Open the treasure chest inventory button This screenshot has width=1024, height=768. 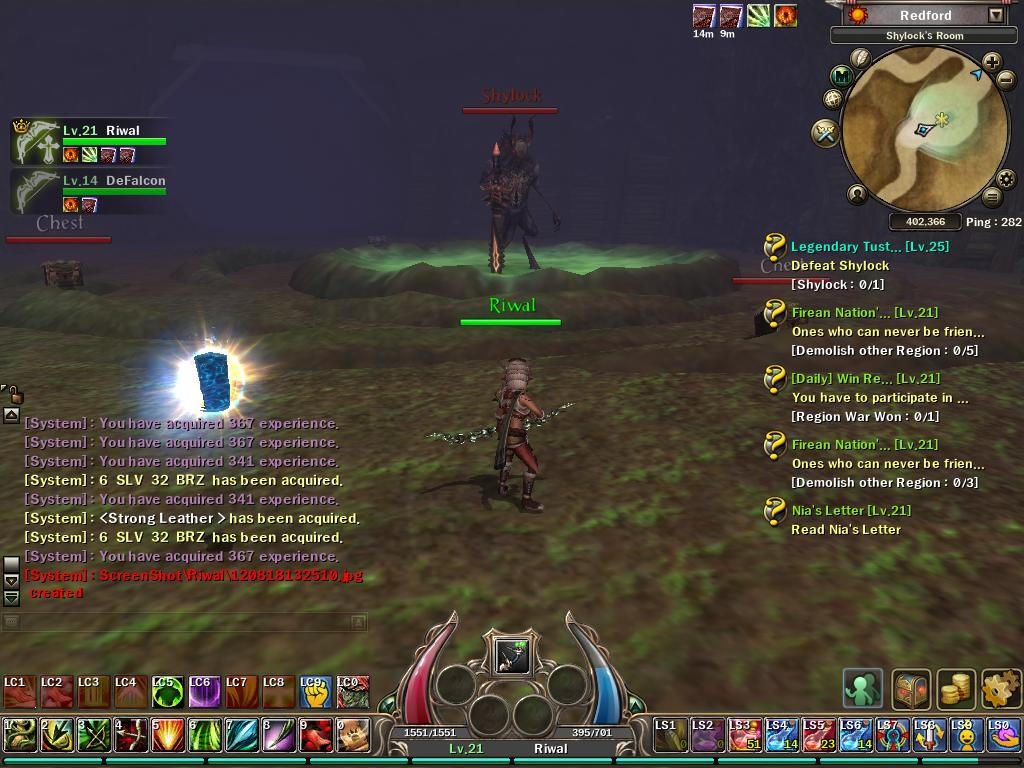[911, 689]
